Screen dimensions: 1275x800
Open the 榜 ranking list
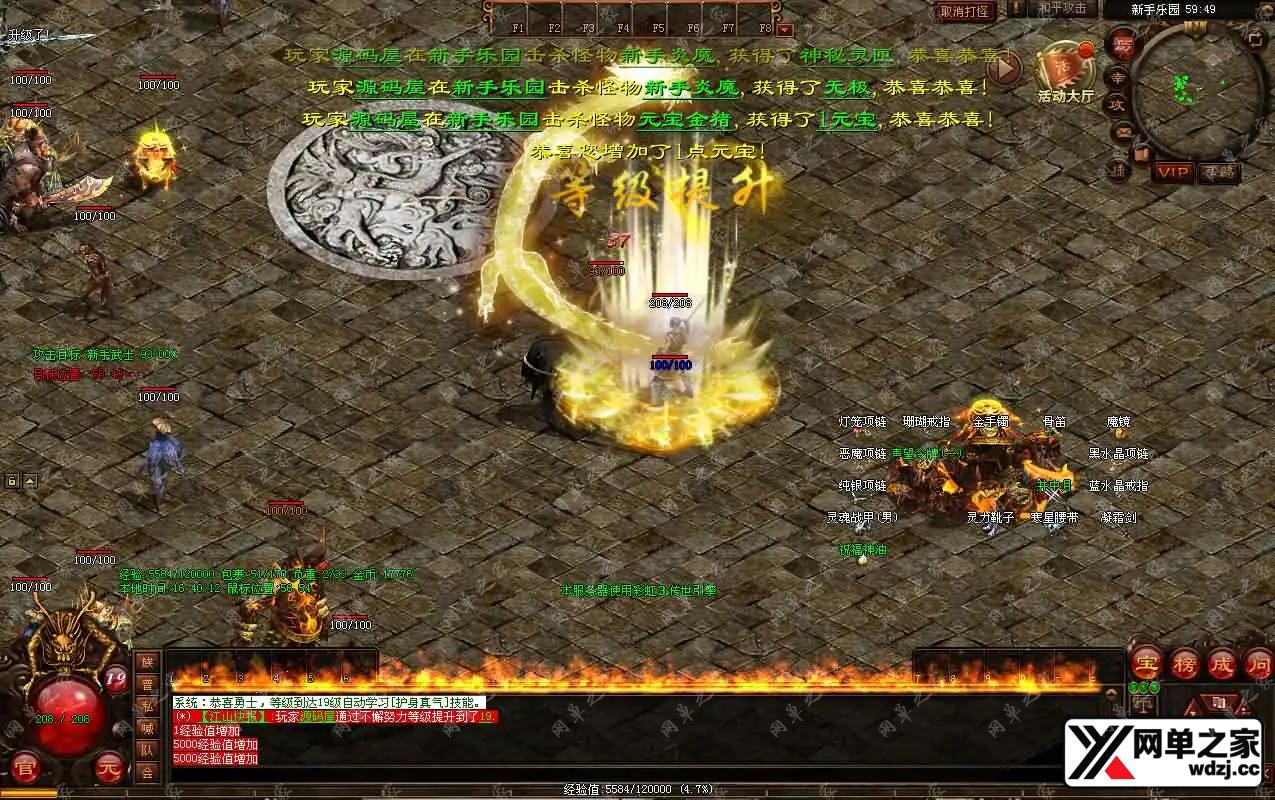pyautogui.click(x=1185, y=663)
